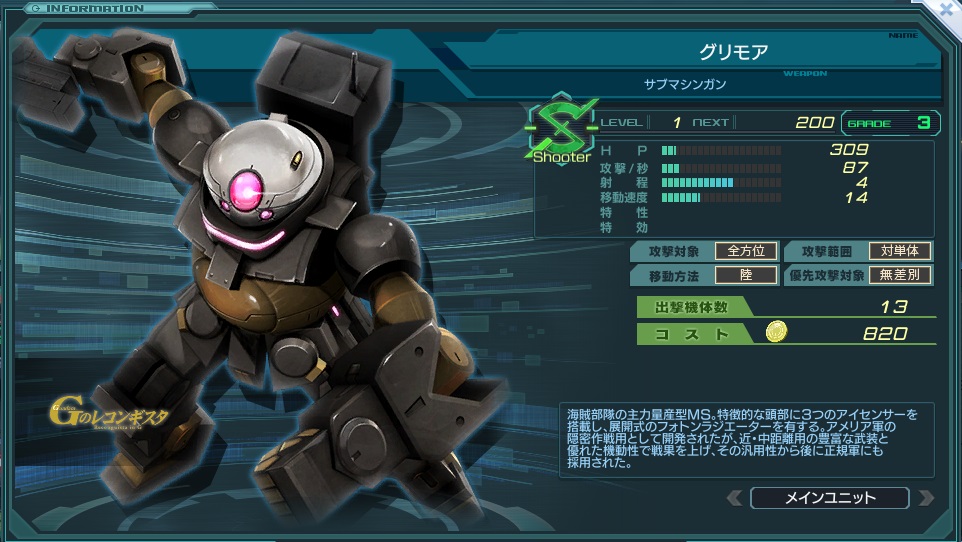Go to next unit with right arrow
The image size is (962, 542).
coord(925,497)
